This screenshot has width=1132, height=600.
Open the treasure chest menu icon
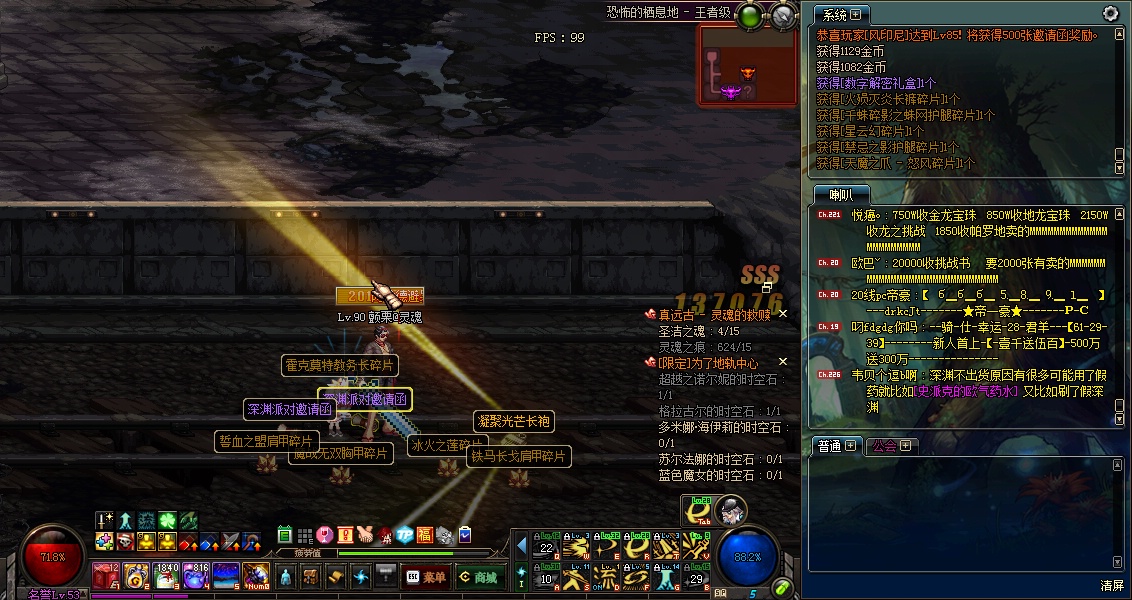pyautogui.click(x=311, y=577)
